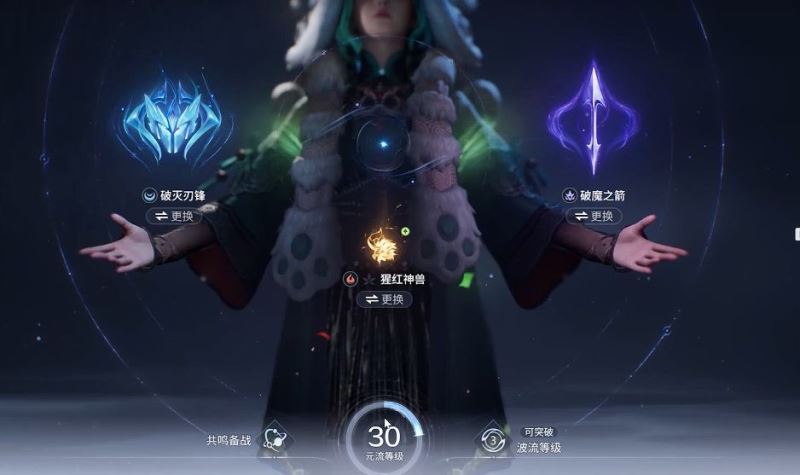Open the 共鸣备战 panel
The width and height of the screenshot is (800, 475).
click(x=272, y=439)
